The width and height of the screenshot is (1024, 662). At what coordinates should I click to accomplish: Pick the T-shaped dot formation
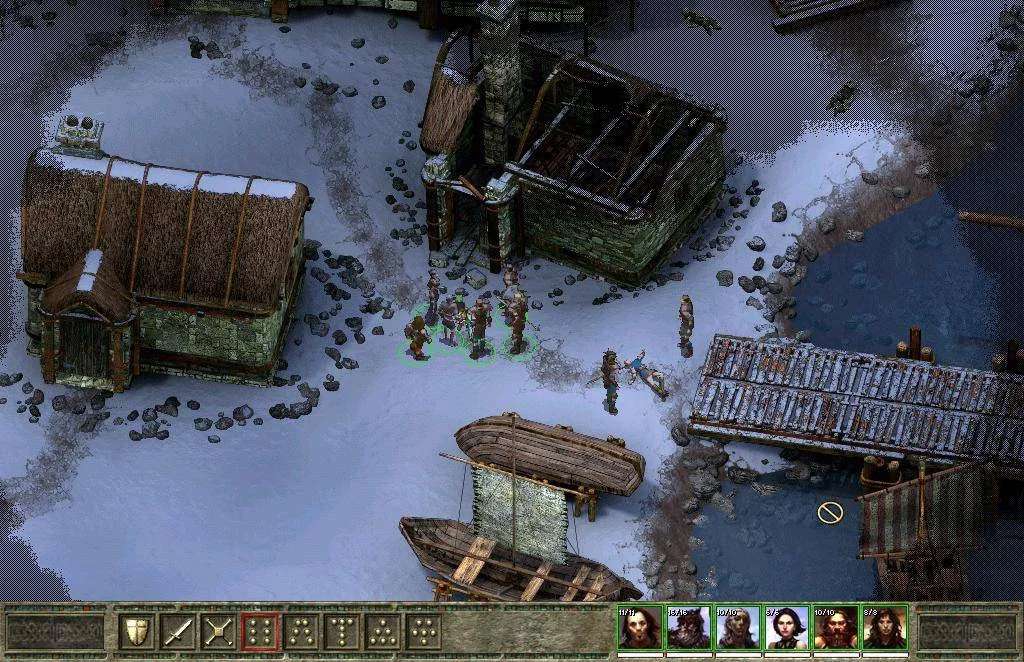342,631
